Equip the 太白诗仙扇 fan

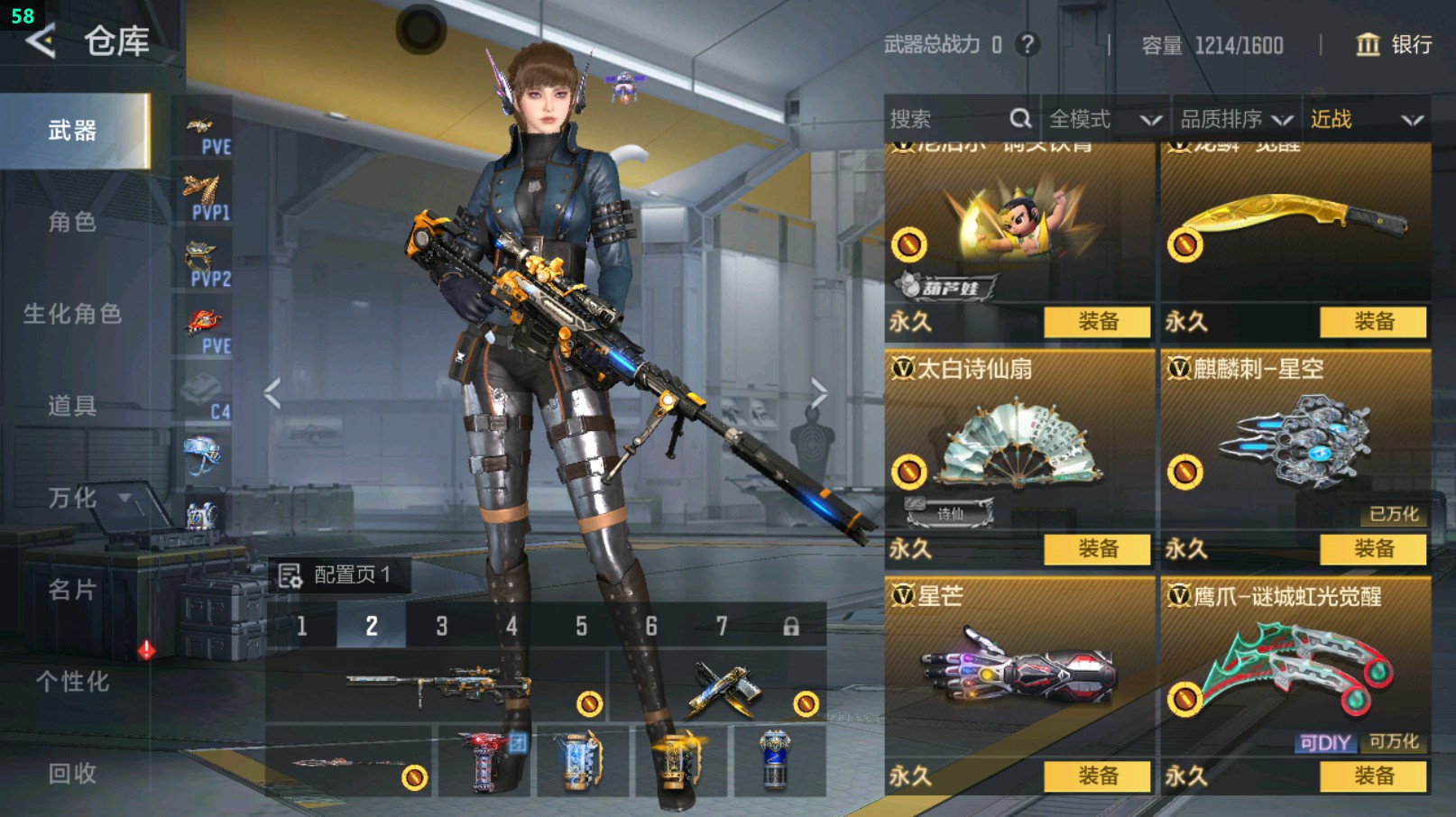1097,548
